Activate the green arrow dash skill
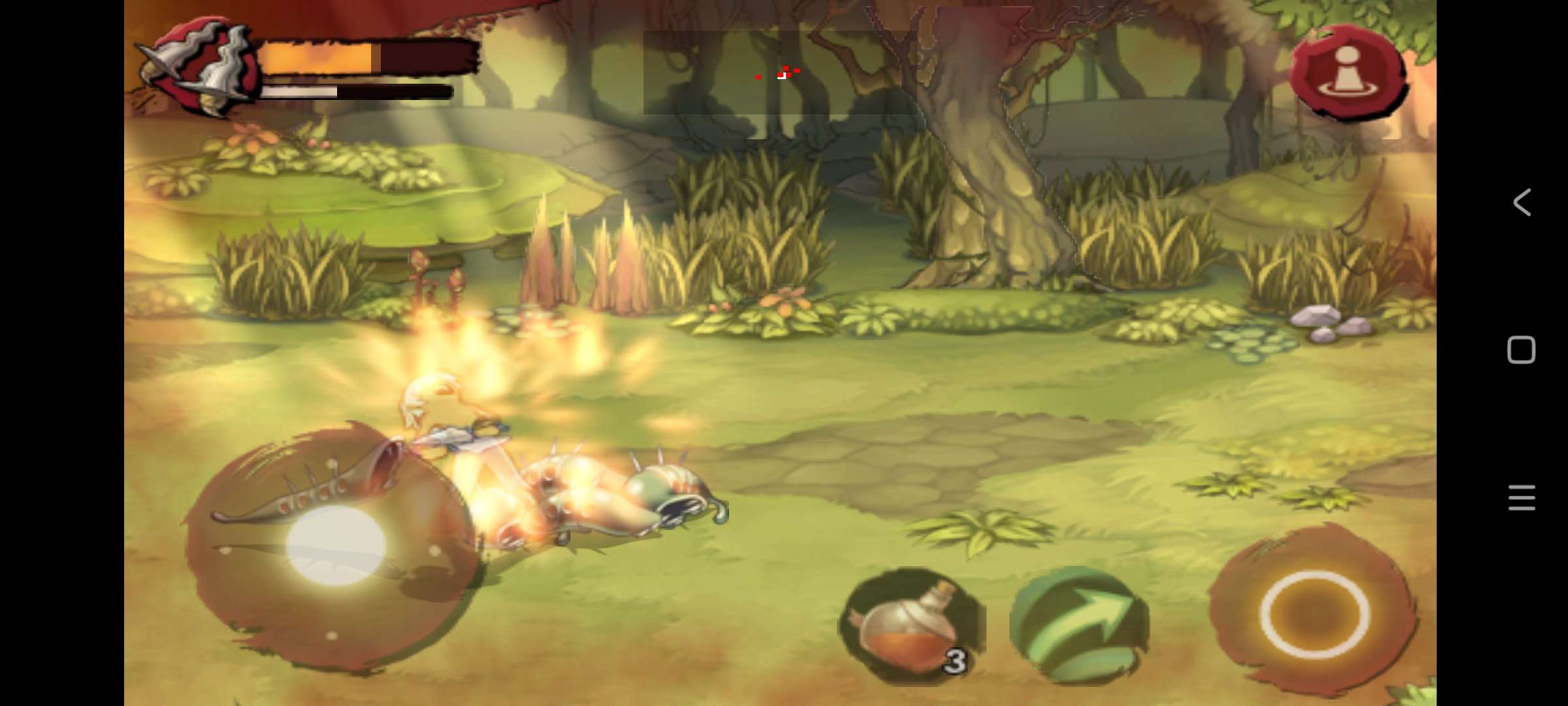The image size is (1568, 706). click(1079, 626)
